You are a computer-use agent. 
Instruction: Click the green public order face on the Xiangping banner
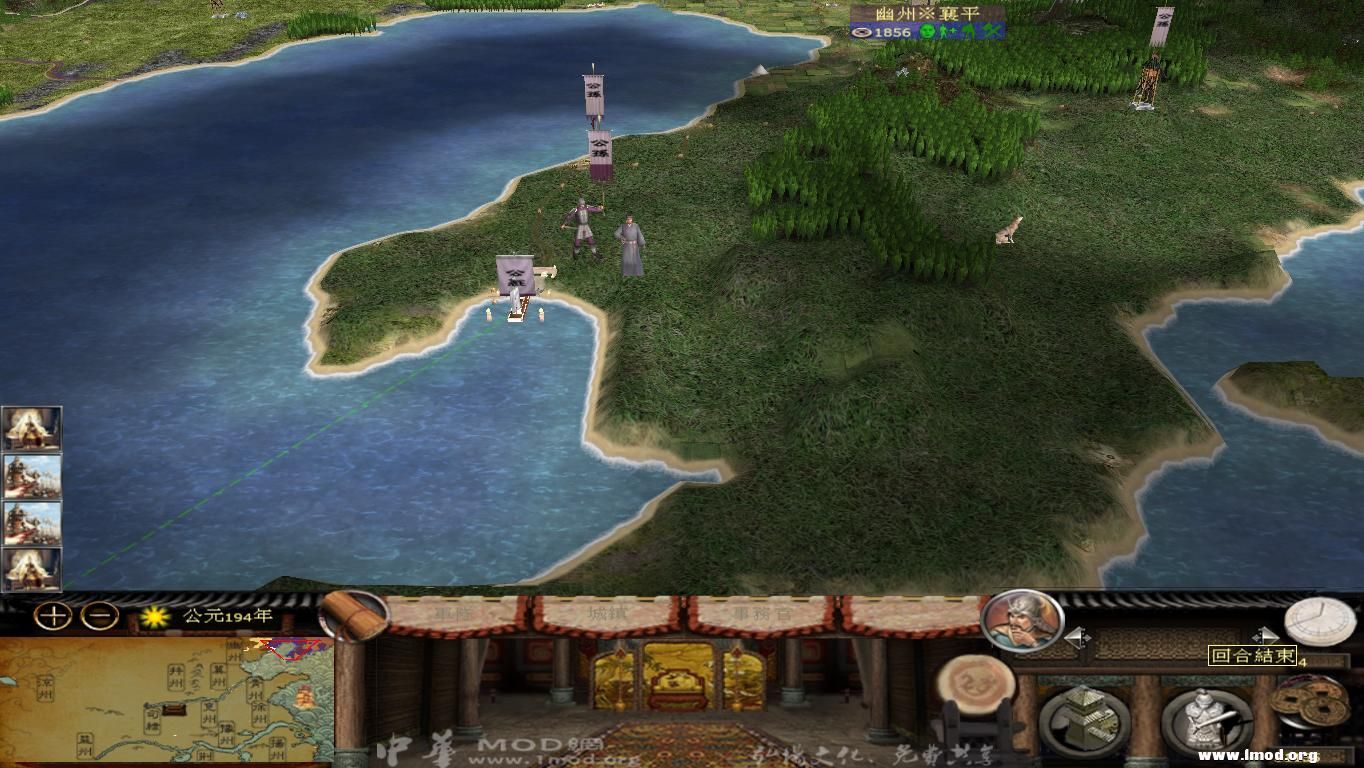click(927, 32)
